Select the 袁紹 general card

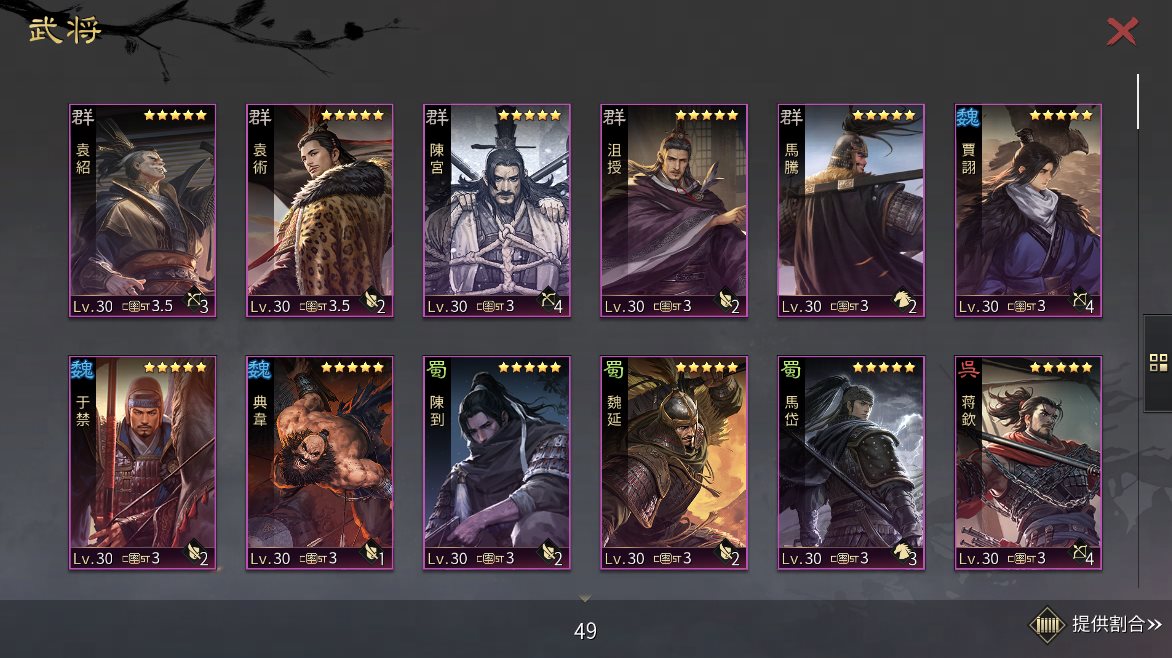coord(142,210)
